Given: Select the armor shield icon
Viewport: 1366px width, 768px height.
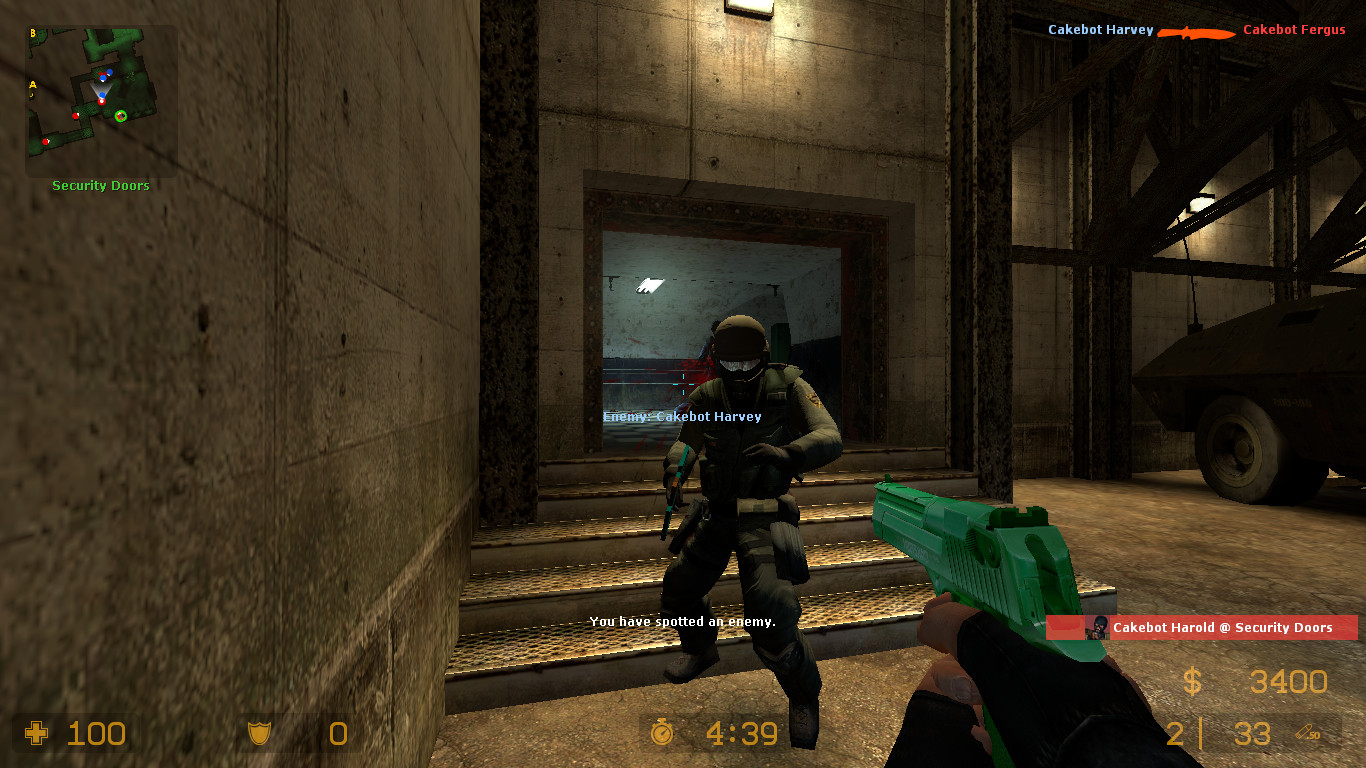Looking at the screenshot, I should [258, 734].
